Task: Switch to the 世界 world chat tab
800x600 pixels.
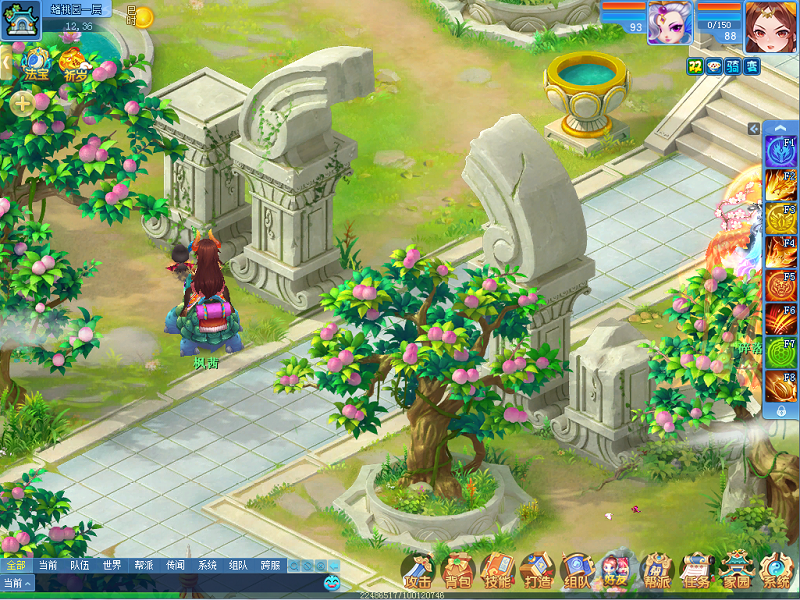Action: pyautogui.click(x=112, y=565)
